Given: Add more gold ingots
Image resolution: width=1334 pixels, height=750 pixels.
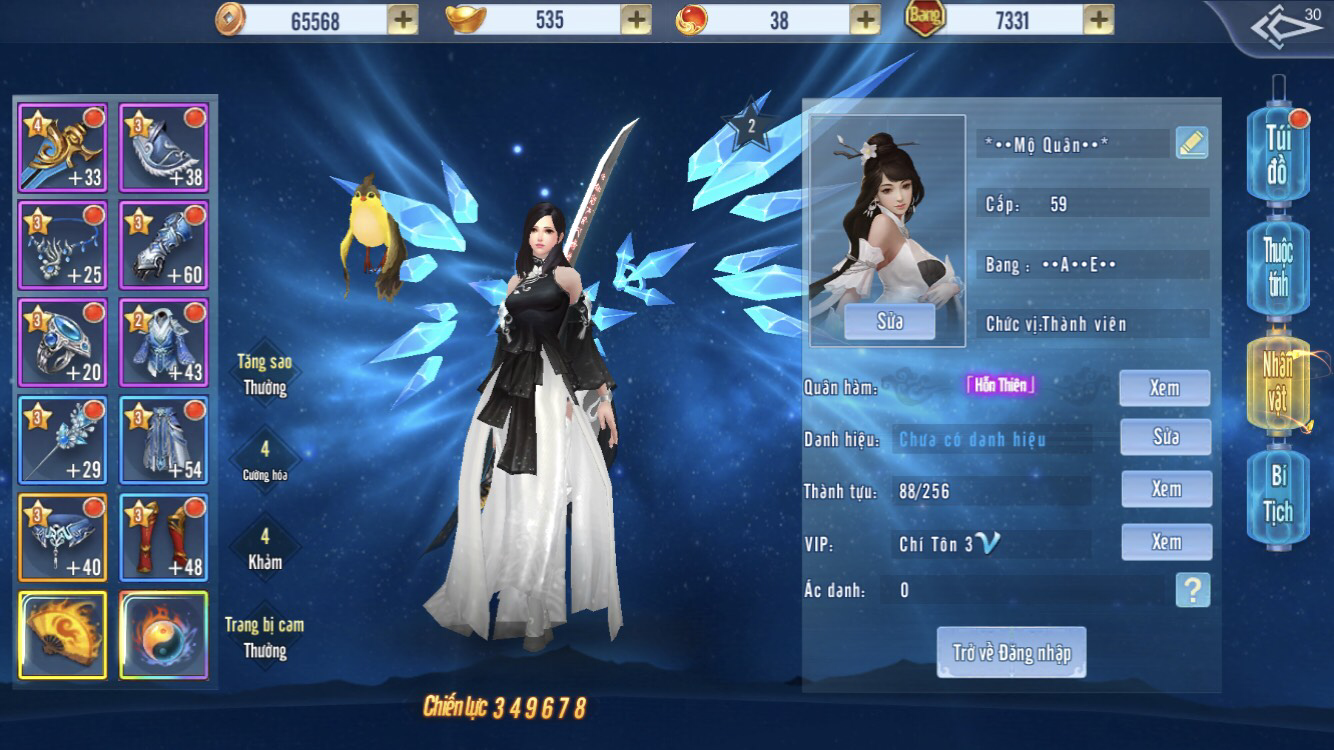Looking at the screenshot, I should click(636, 19).
